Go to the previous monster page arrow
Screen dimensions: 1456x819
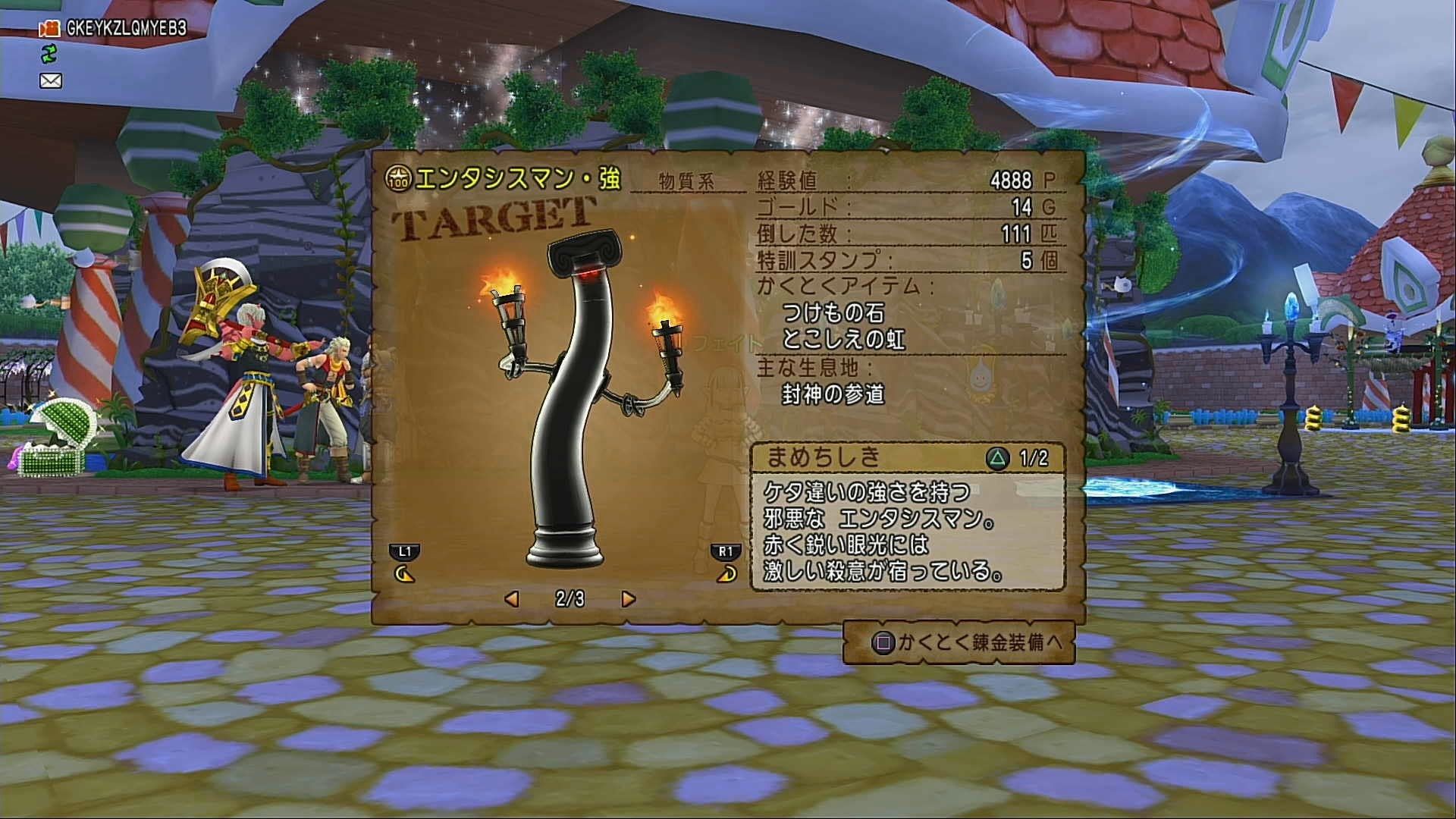pyautogui.click(x=512, y=599)
